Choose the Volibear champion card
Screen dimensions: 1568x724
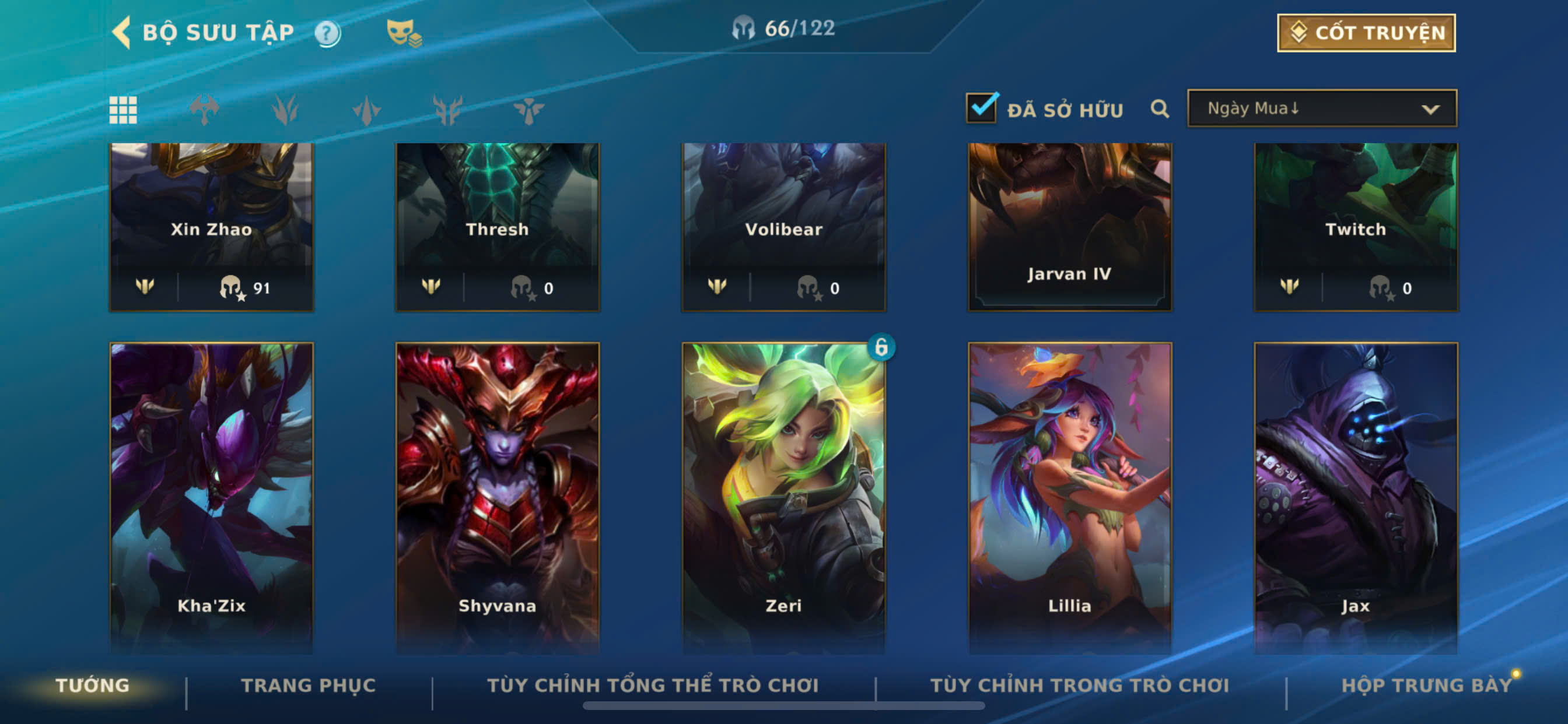point(783,226)
